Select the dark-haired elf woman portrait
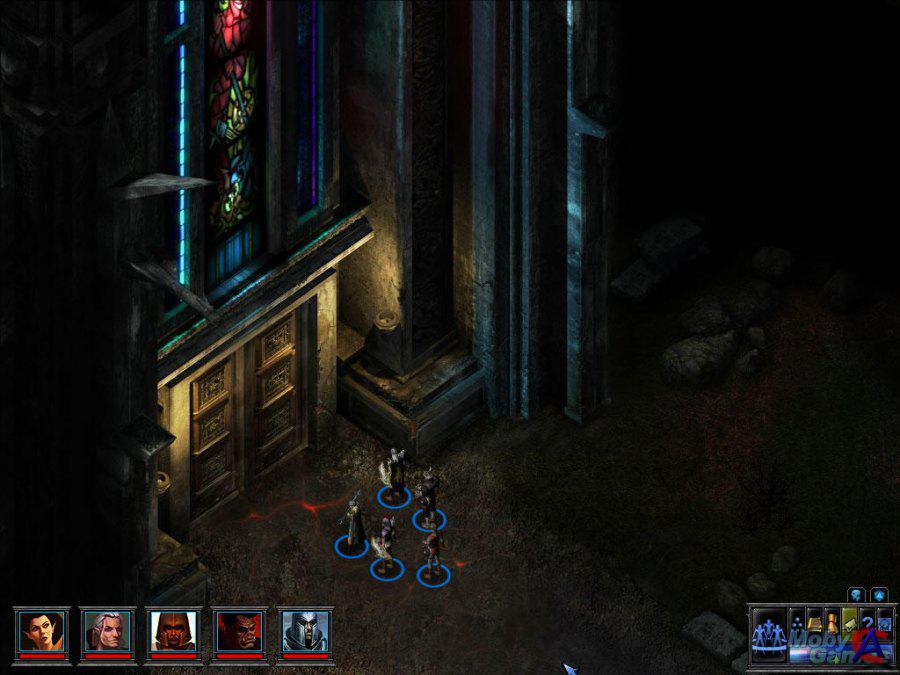The image size is (900, 675). coord(41,631)
